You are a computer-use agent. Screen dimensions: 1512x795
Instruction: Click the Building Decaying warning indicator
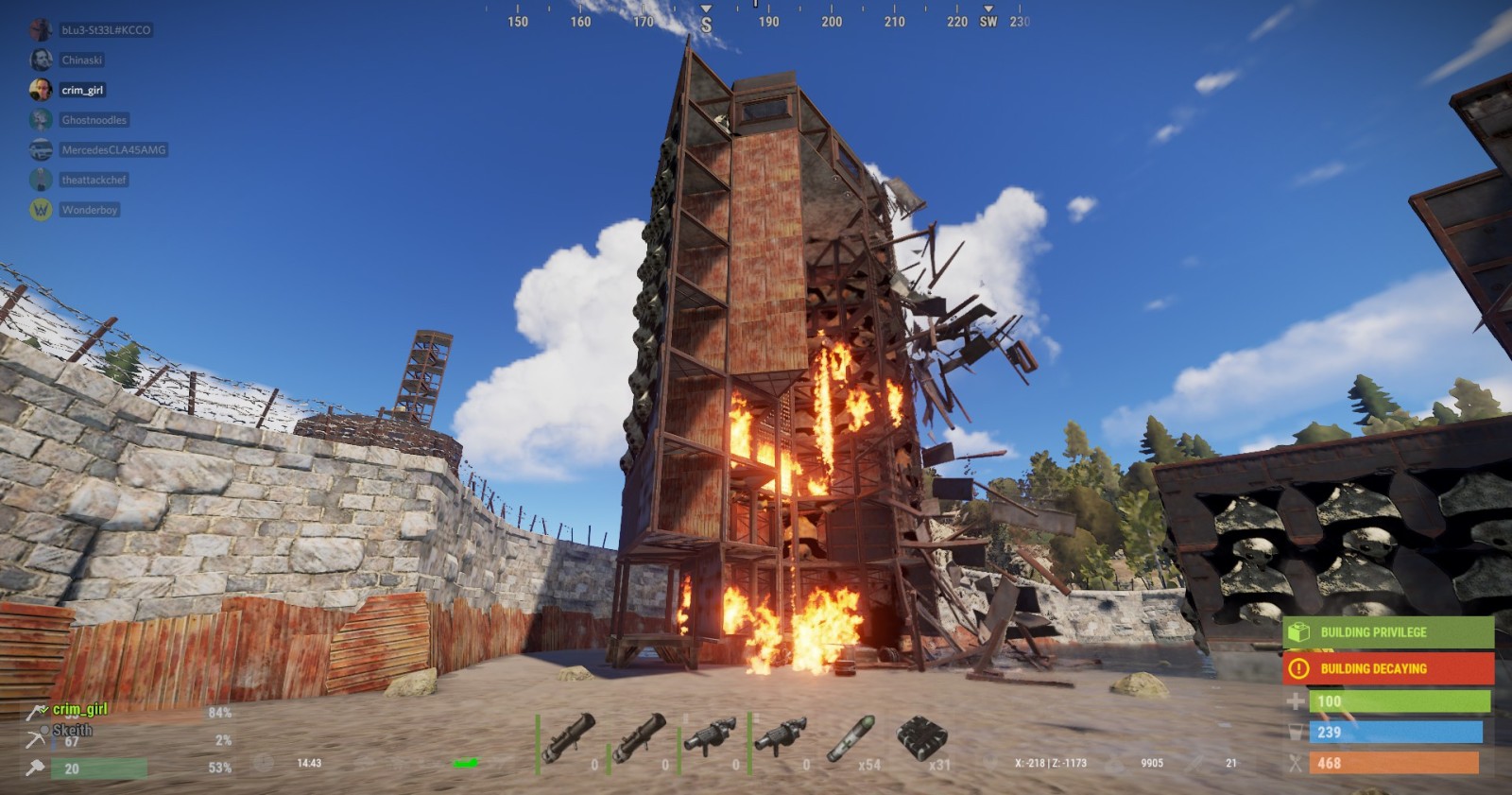pos(1387,668)
